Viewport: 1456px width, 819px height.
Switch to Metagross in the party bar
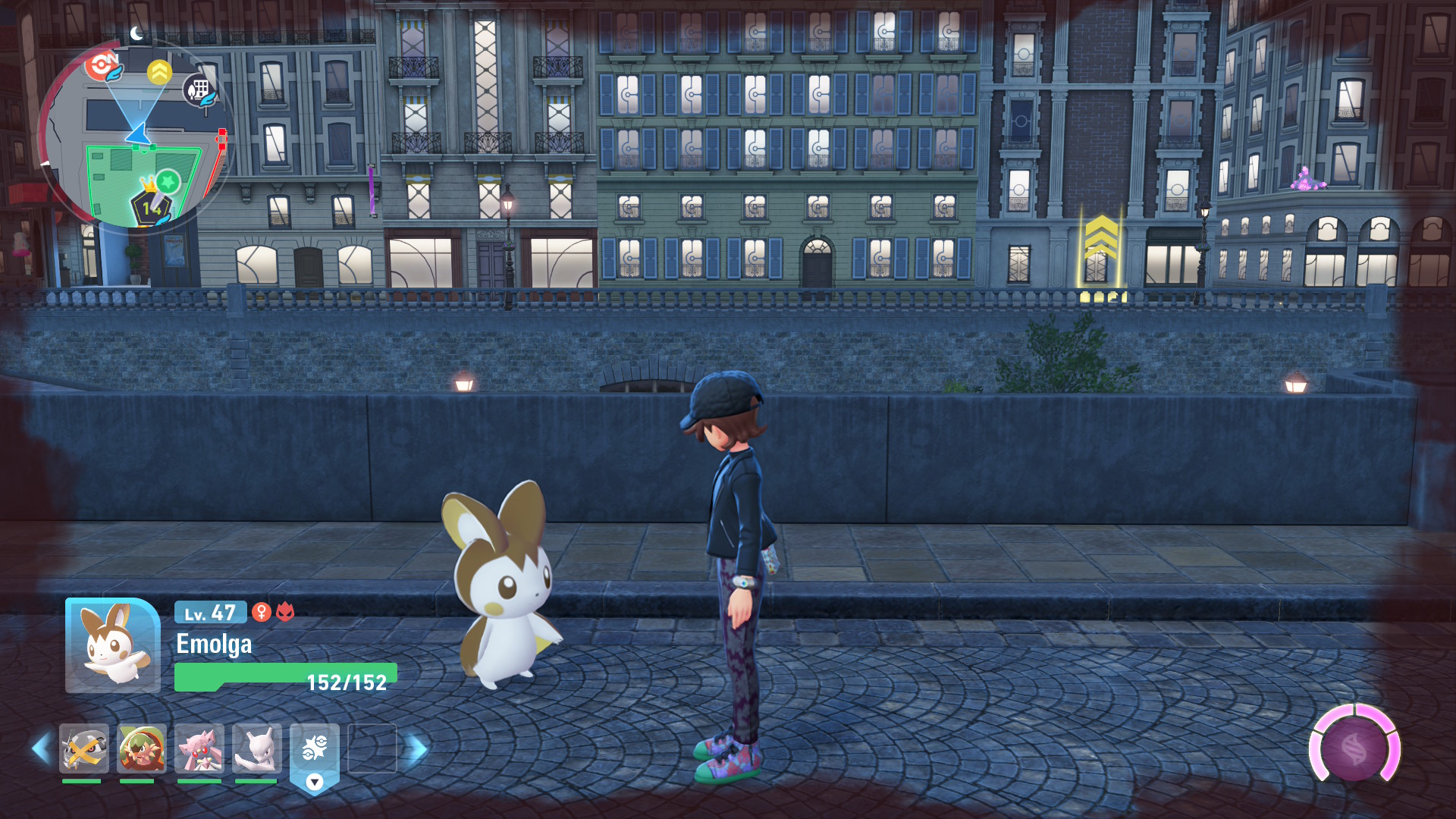point(83,748)
